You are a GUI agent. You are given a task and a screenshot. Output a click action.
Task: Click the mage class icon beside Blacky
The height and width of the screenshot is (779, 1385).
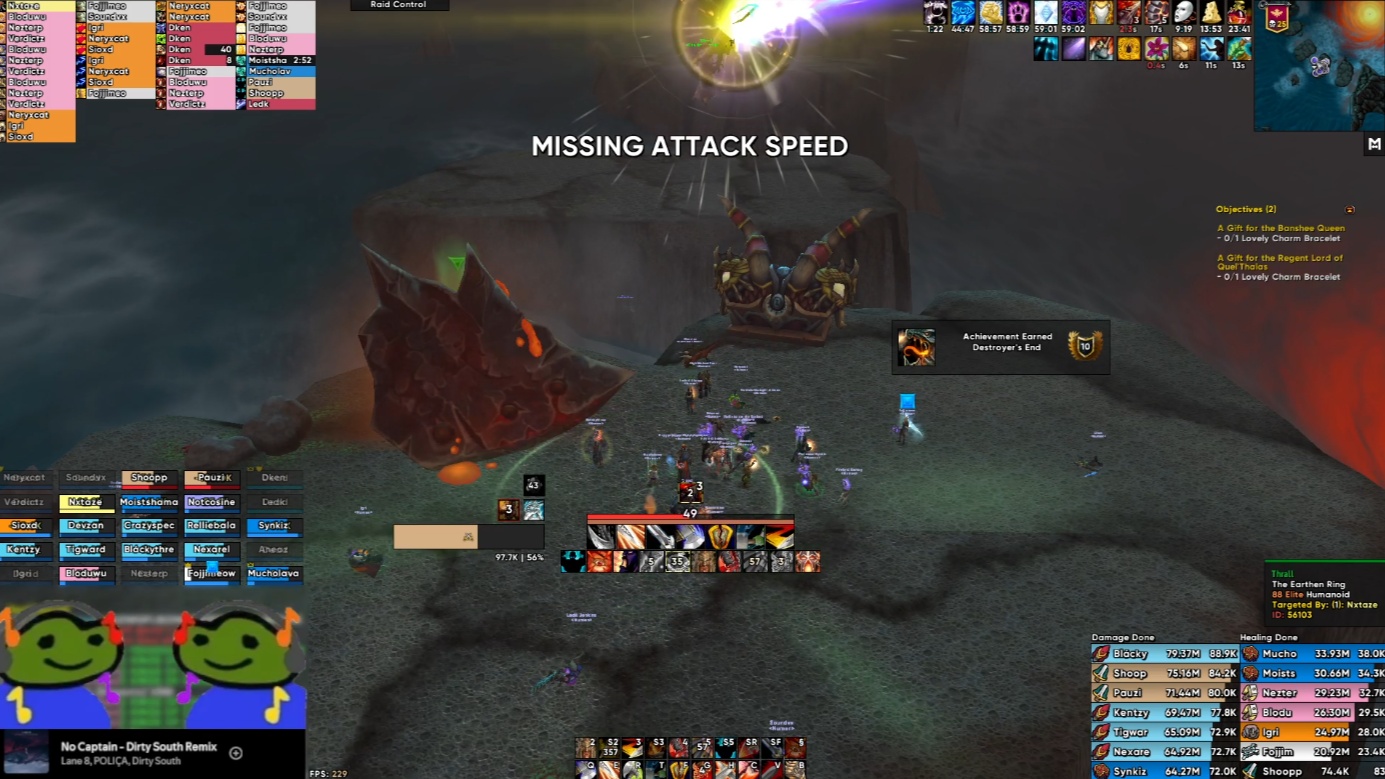1098,653
